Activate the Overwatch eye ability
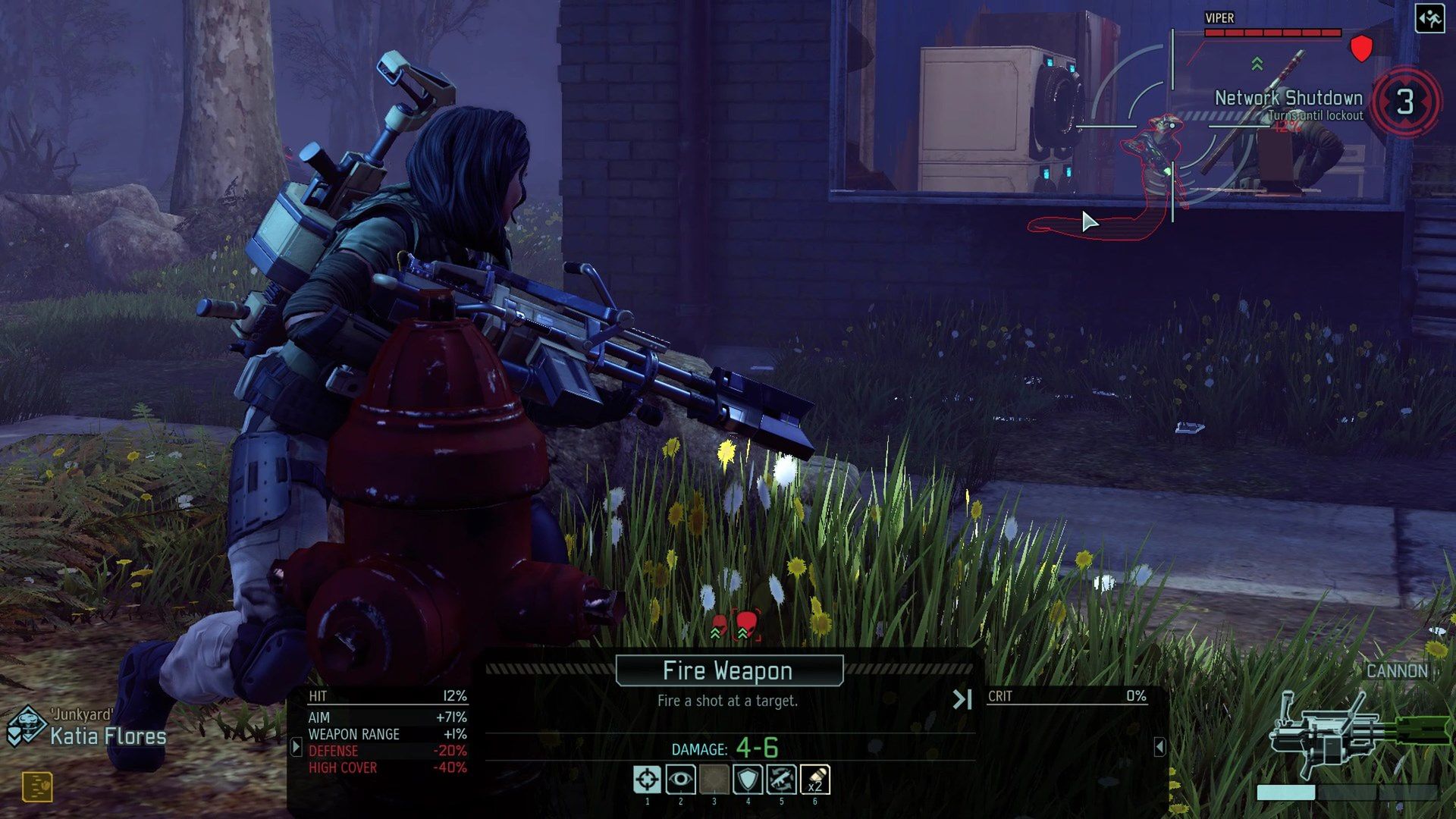This screenshot has width=1456, height=819. click(680, 780)
